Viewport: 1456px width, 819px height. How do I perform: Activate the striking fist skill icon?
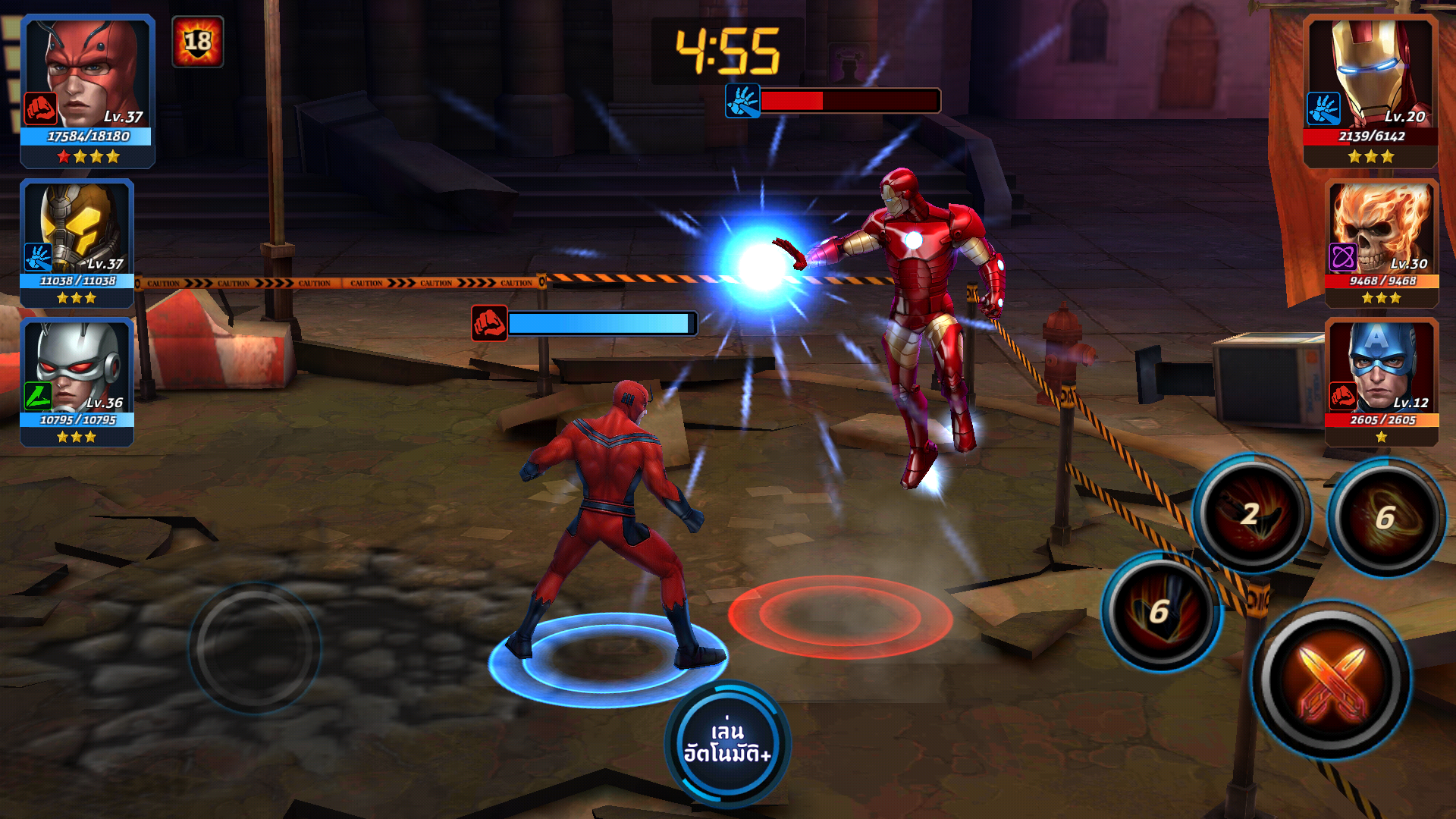1160,610
